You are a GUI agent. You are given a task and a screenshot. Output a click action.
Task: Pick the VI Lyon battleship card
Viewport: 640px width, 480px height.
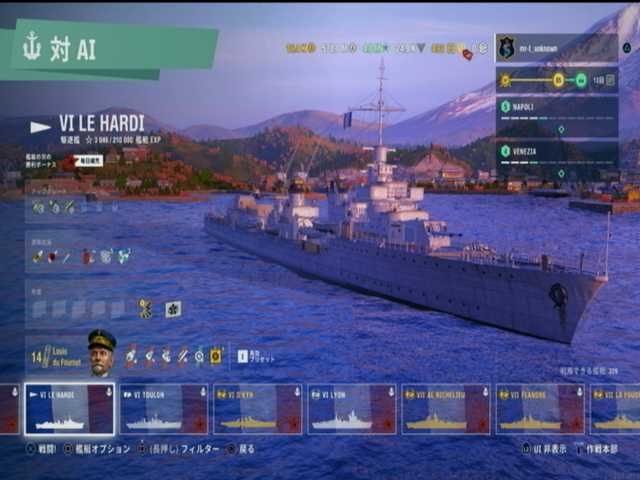pyautogui.click(x=351, y=409)
